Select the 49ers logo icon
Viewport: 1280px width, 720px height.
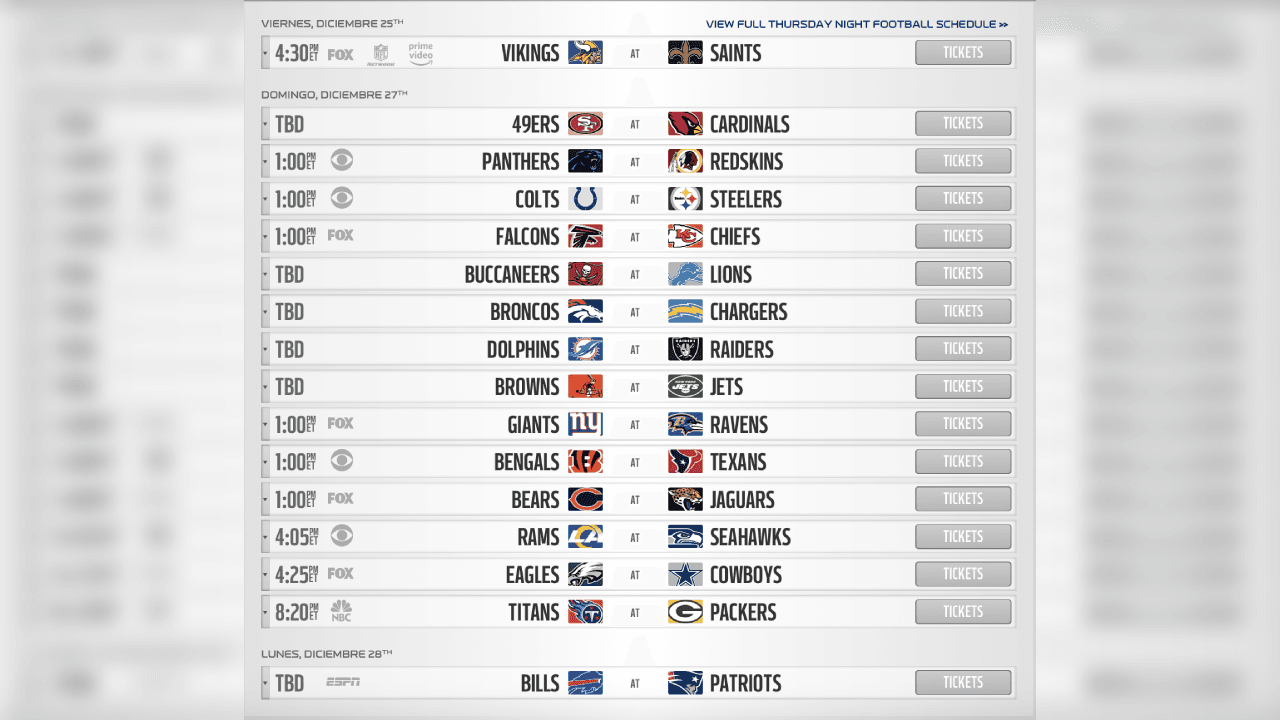pyautogui.click(x=586, y=123)
